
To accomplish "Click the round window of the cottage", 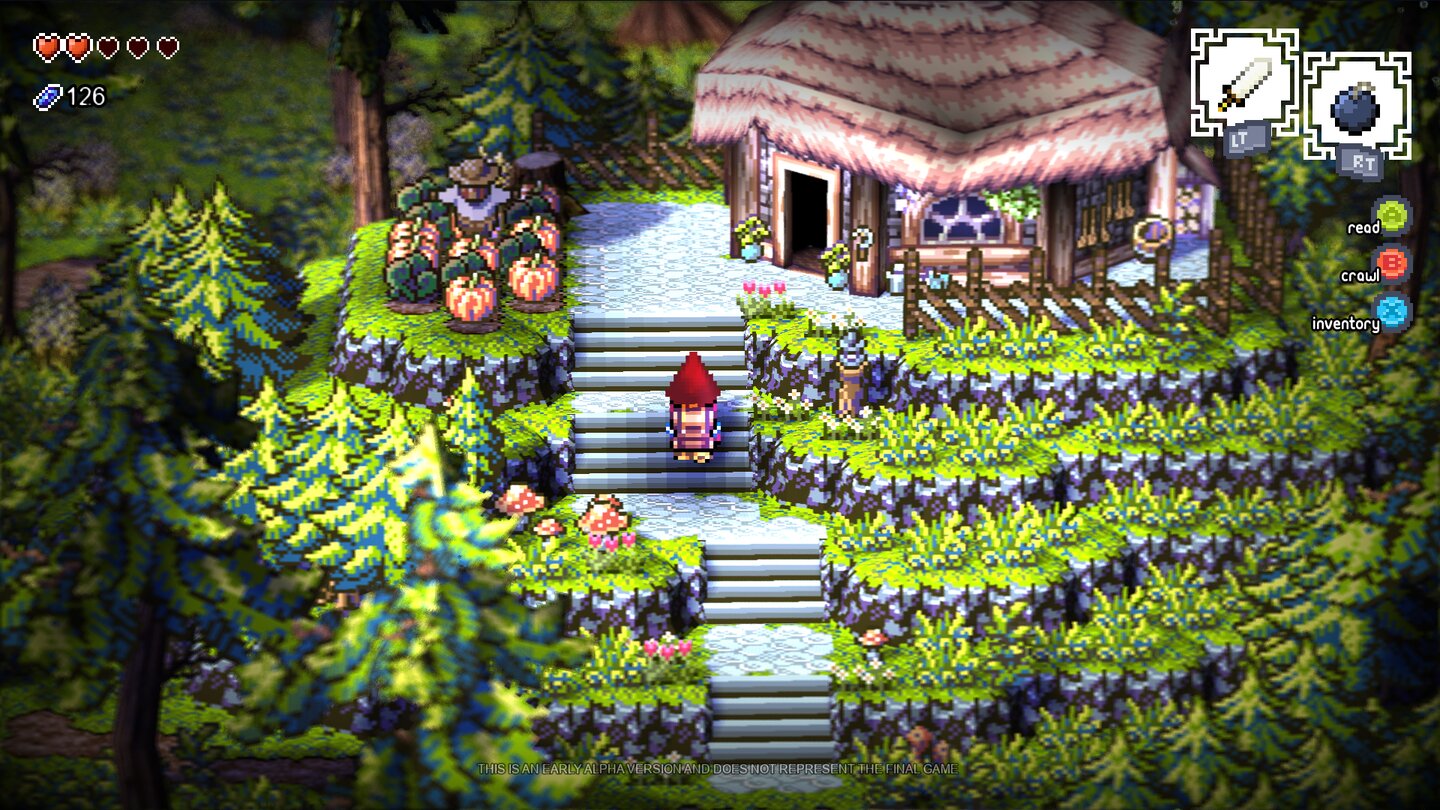I will pos(960,220).
